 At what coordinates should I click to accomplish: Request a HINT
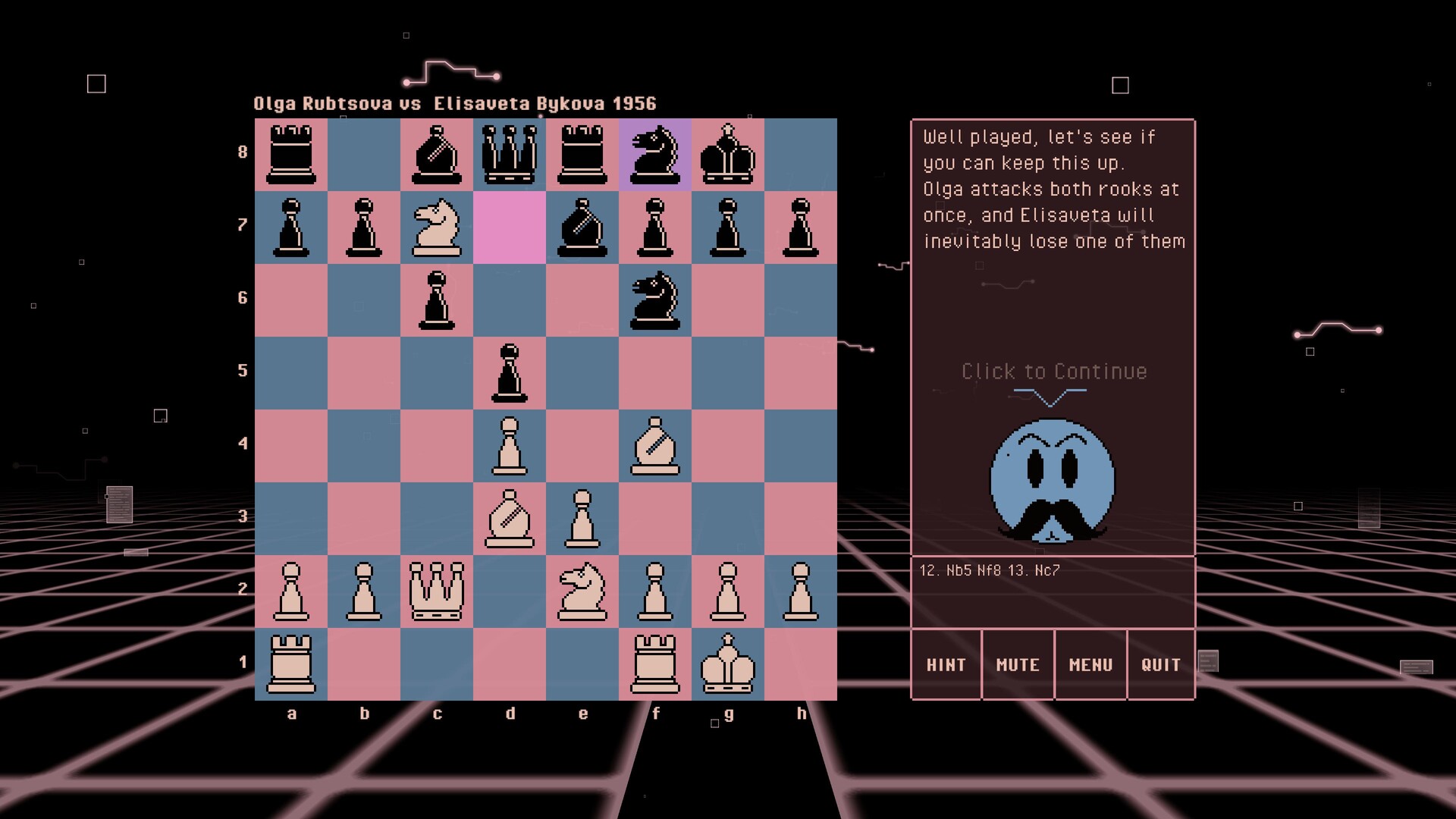(x=946, y=664)
